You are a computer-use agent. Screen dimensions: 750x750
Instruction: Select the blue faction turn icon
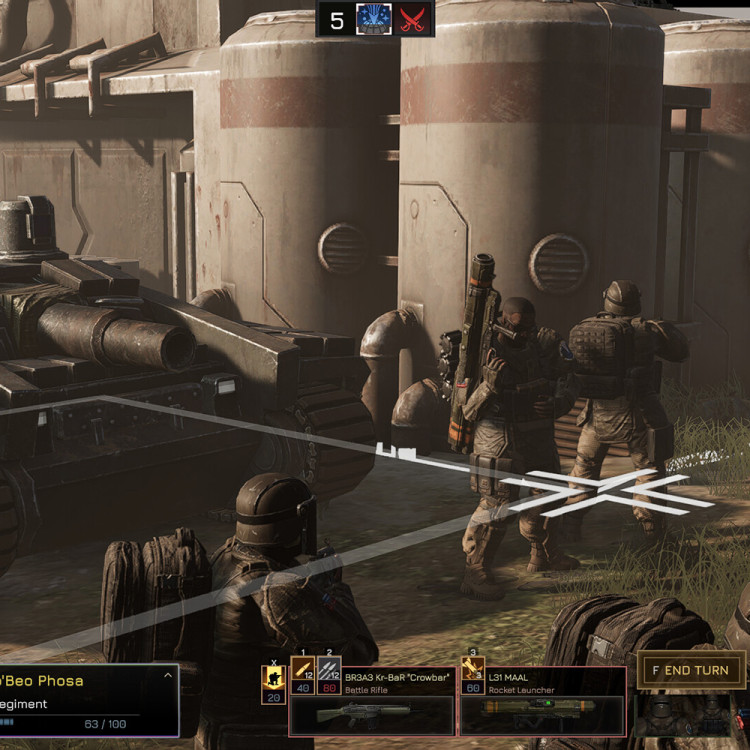[x=374, y=19]
